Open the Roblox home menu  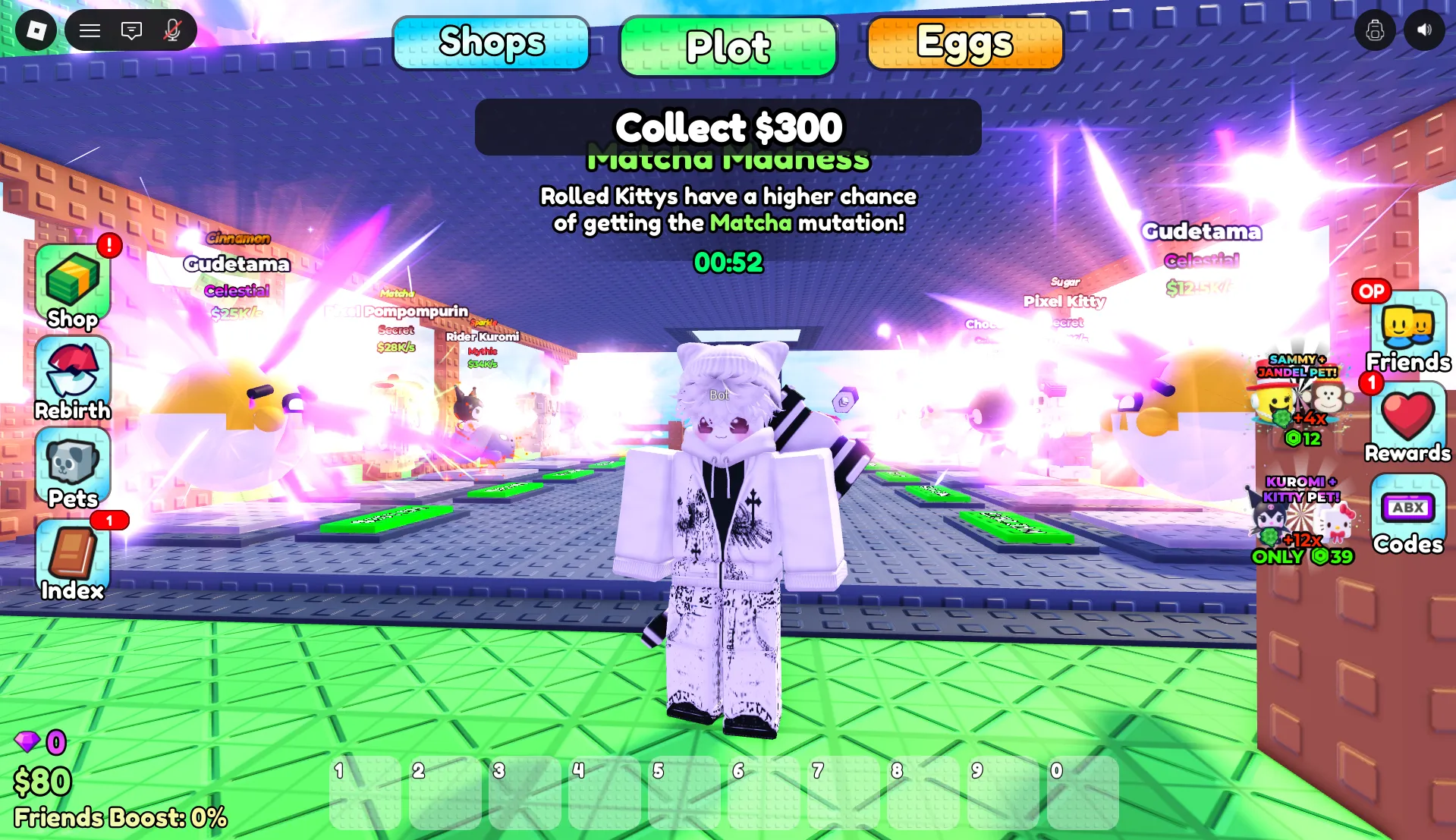point(35,30)
